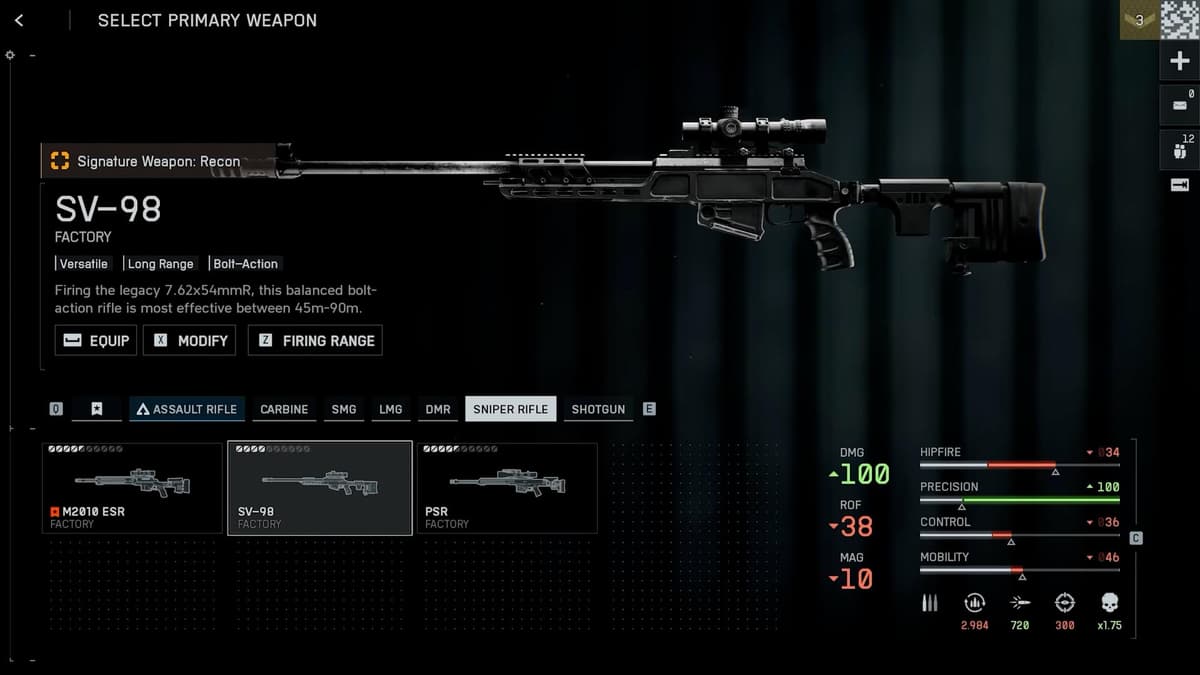Open the squad members icon showing 12
Image resolution: width=1200 pixels, height=675 pixels.
click(1179, 148)
